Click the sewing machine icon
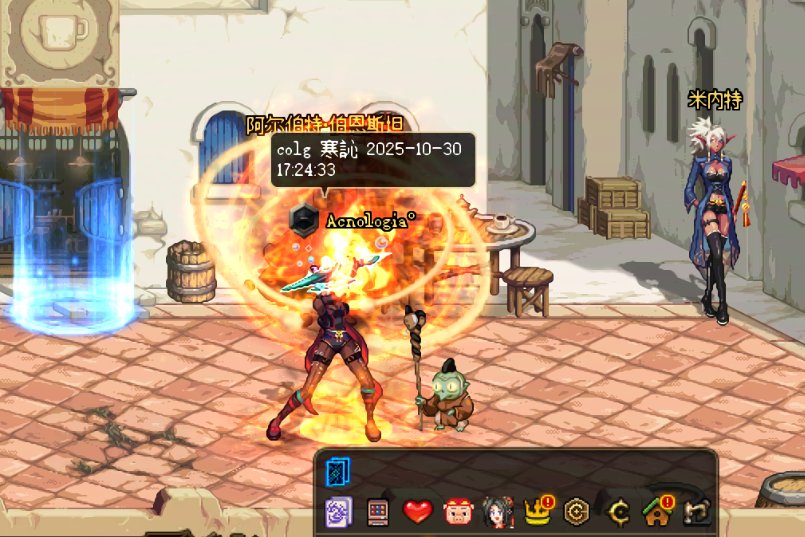The width and height of the screenshot is (805, 537). pos(697,513)
